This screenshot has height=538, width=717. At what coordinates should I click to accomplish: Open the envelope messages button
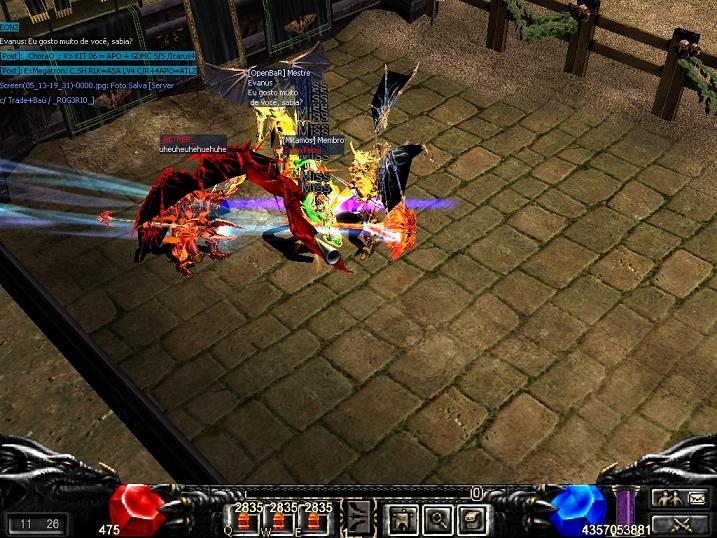click(695, 497)
